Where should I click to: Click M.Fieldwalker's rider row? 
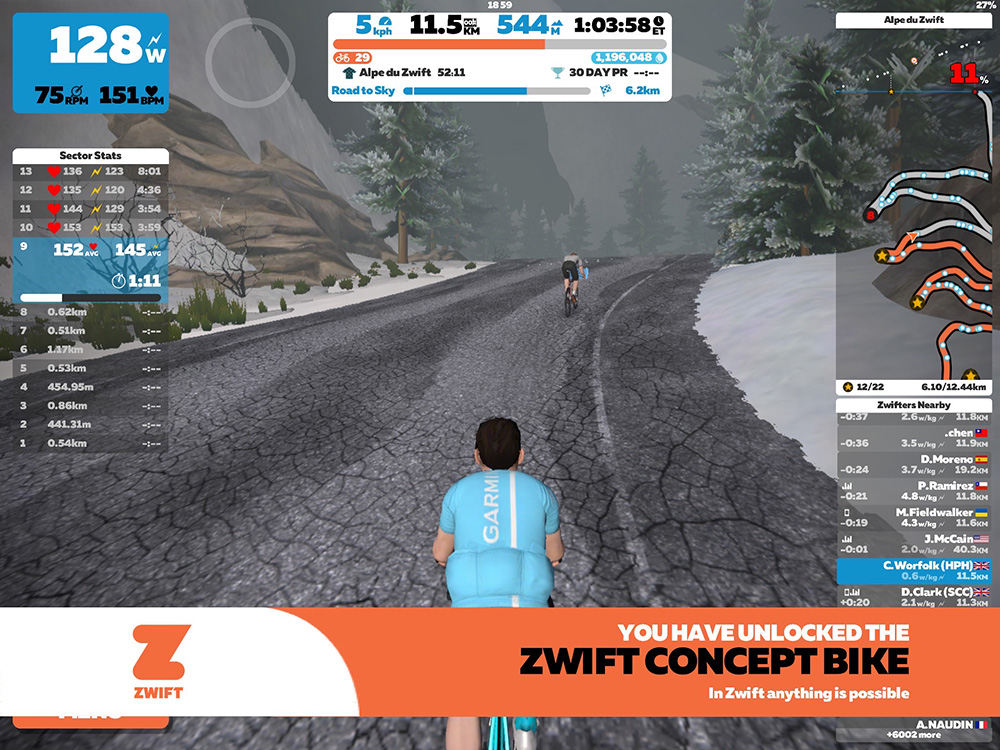(x=913, y=517)
